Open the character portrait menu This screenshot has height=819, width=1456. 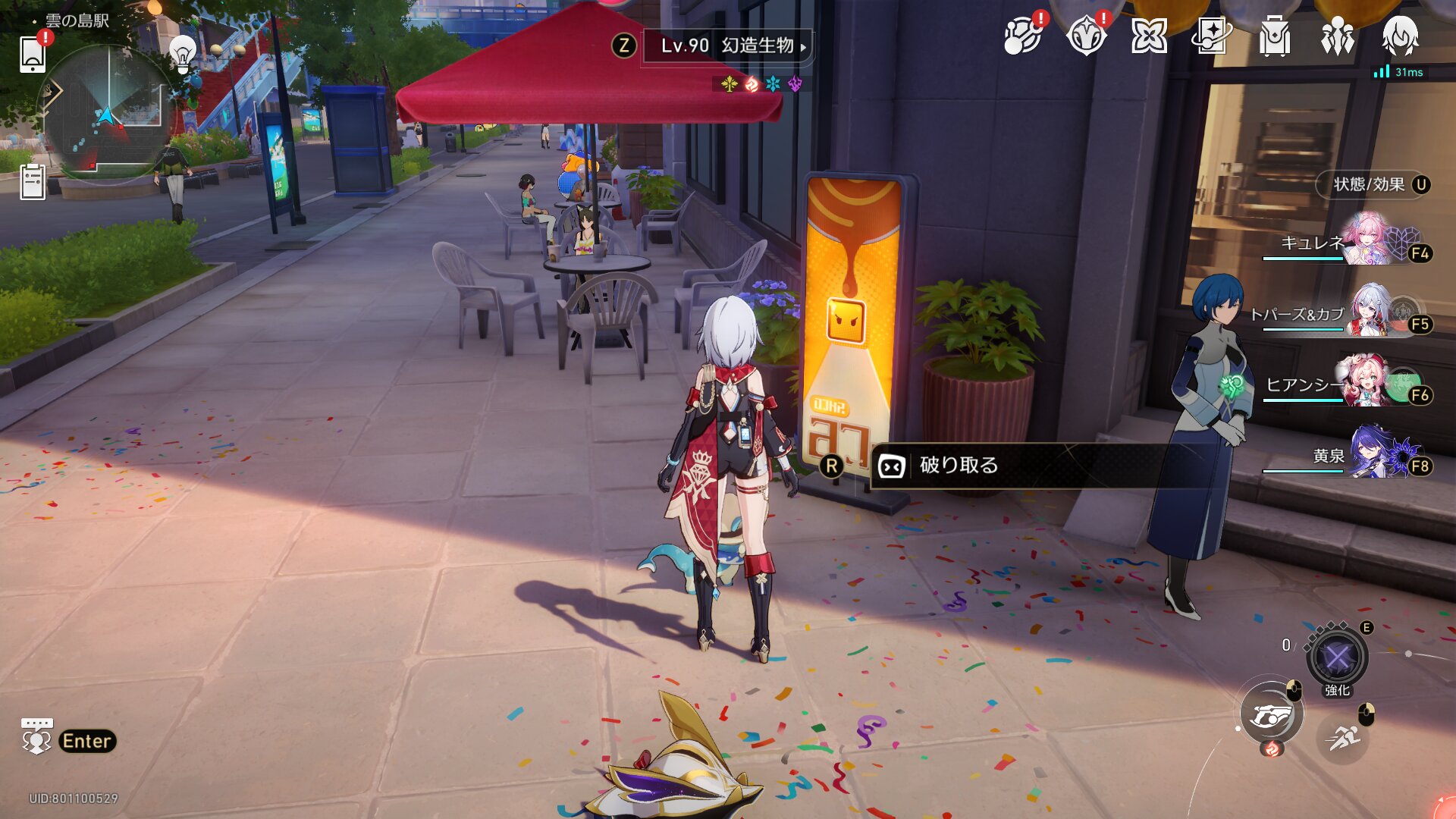[1400, 36]
